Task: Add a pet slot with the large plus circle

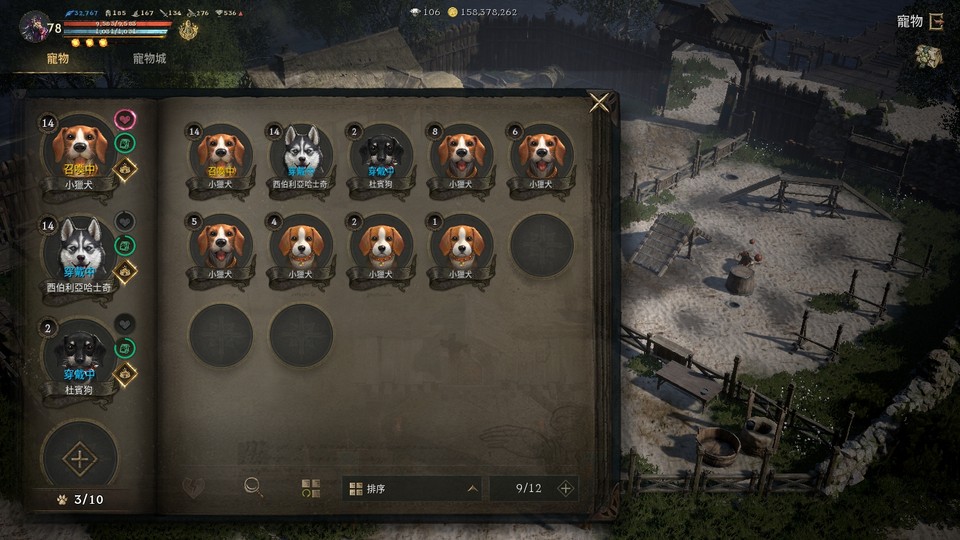Action: [x=79, y=460]
